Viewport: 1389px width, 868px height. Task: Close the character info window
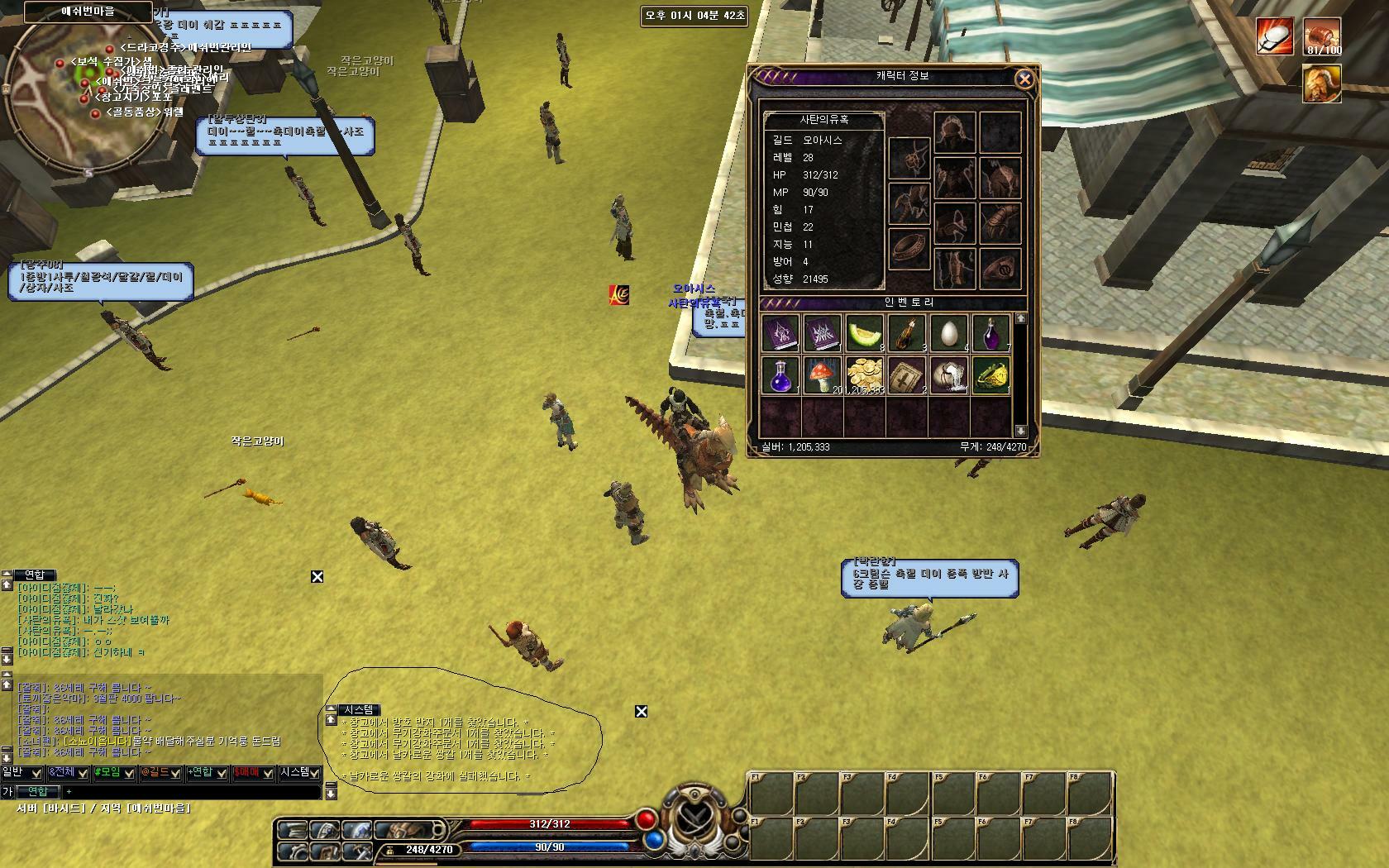pos(1024,79)
